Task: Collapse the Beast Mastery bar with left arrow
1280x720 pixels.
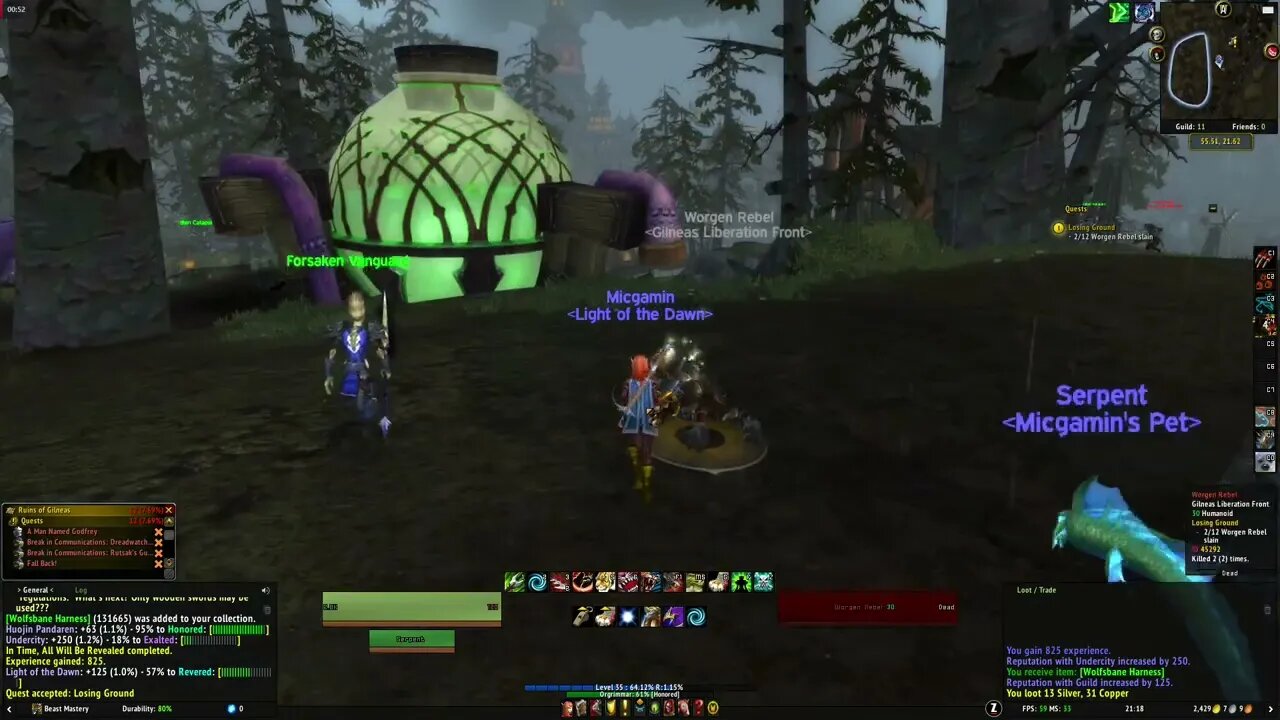Action: (x=9, y=709)
